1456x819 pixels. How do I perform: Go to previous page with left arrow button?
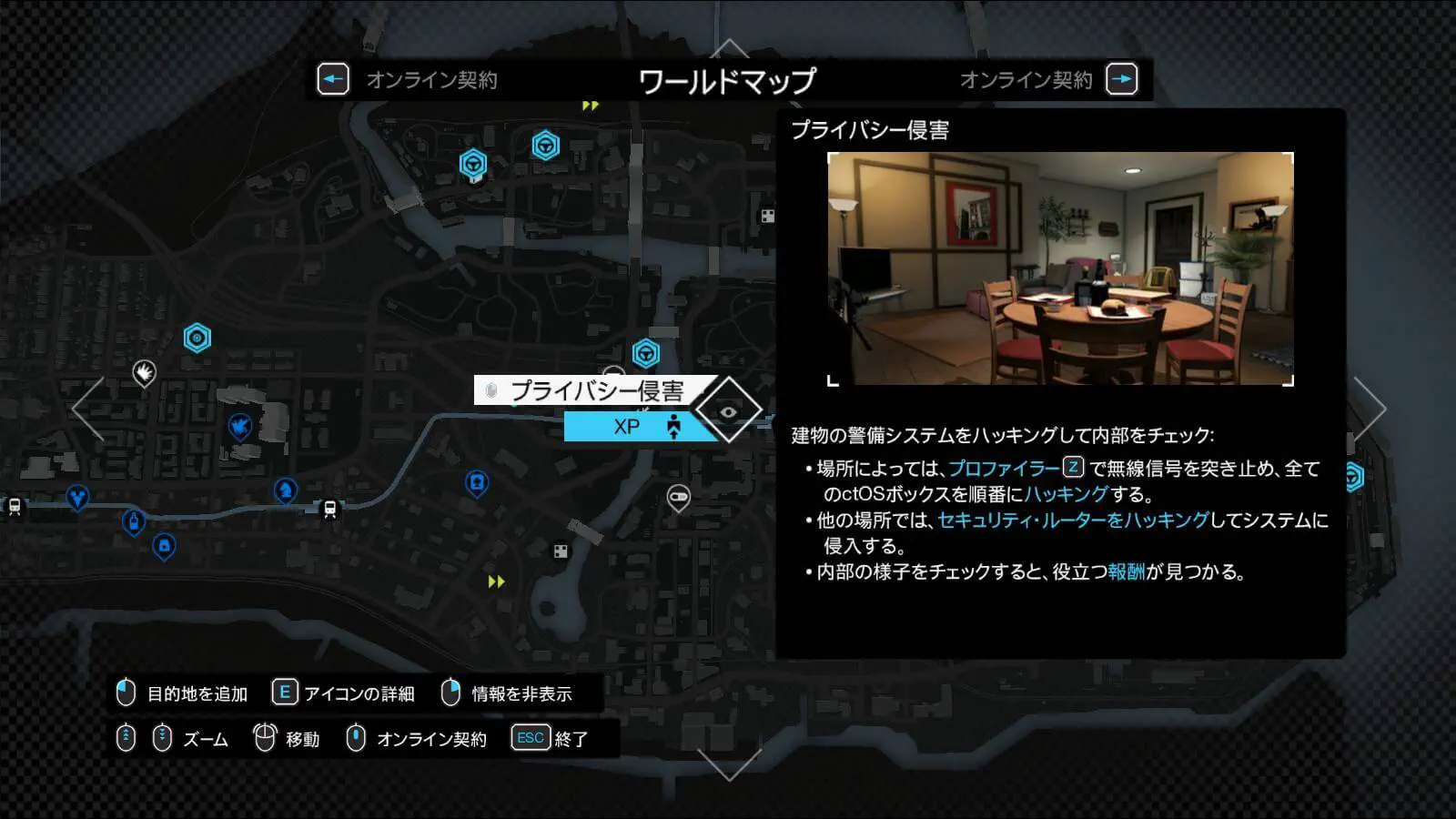click(333, 80)
